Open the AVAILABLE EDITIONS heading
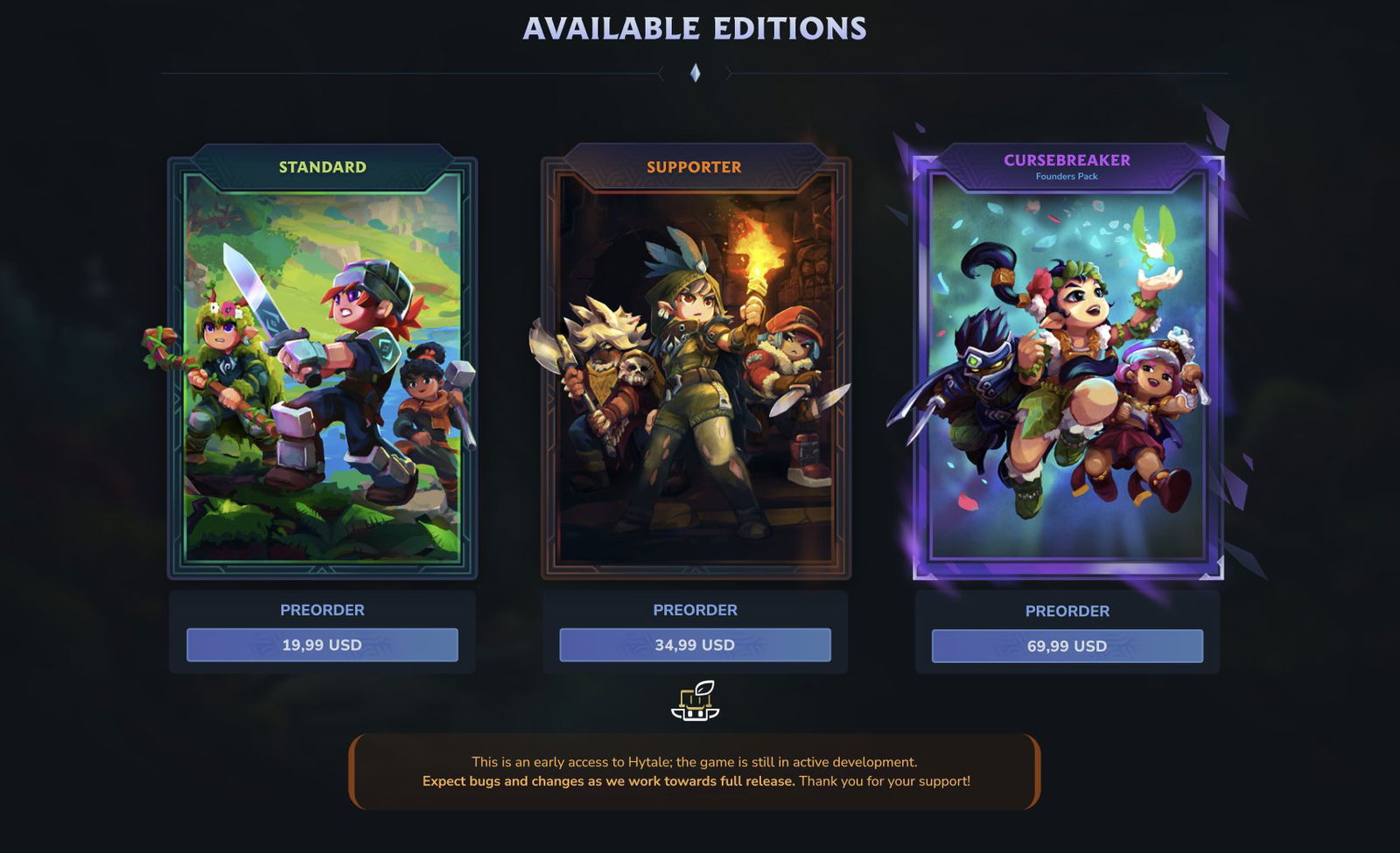Viewport: 1400px width, 853px height. pyautogui.click(x=697, y=29)
